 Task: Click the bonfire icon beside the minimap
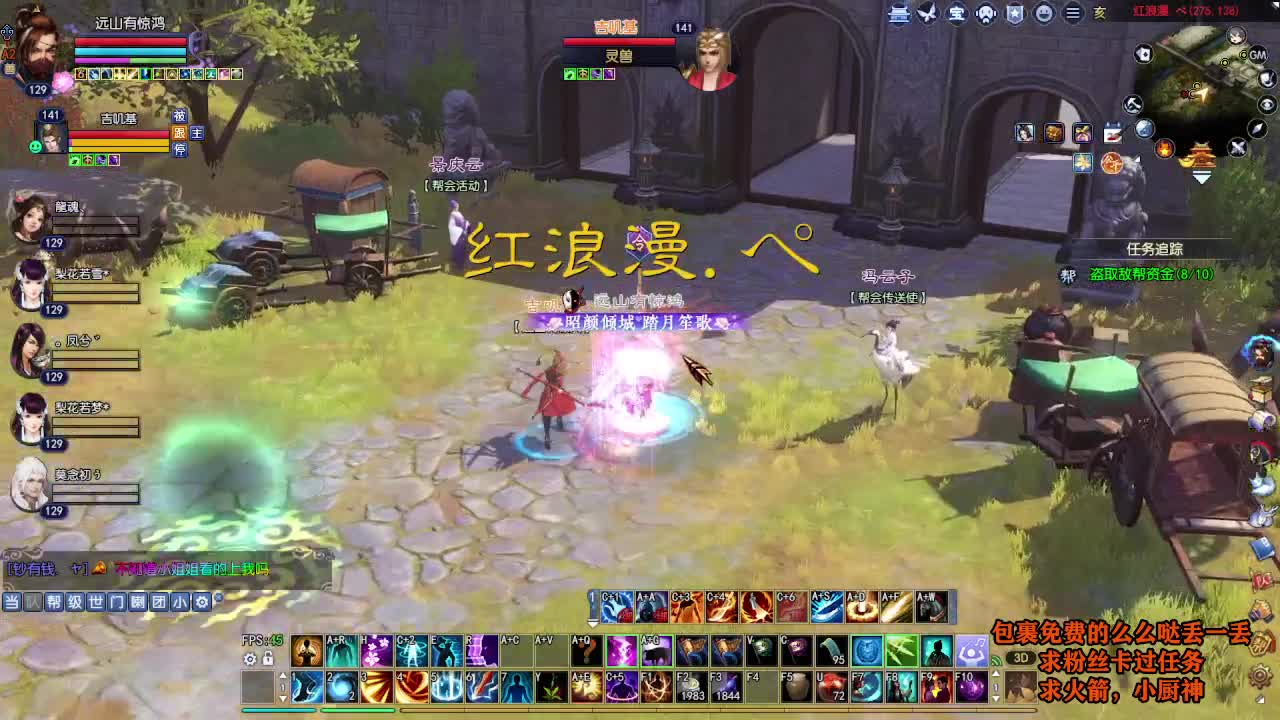click(1165, 148)
